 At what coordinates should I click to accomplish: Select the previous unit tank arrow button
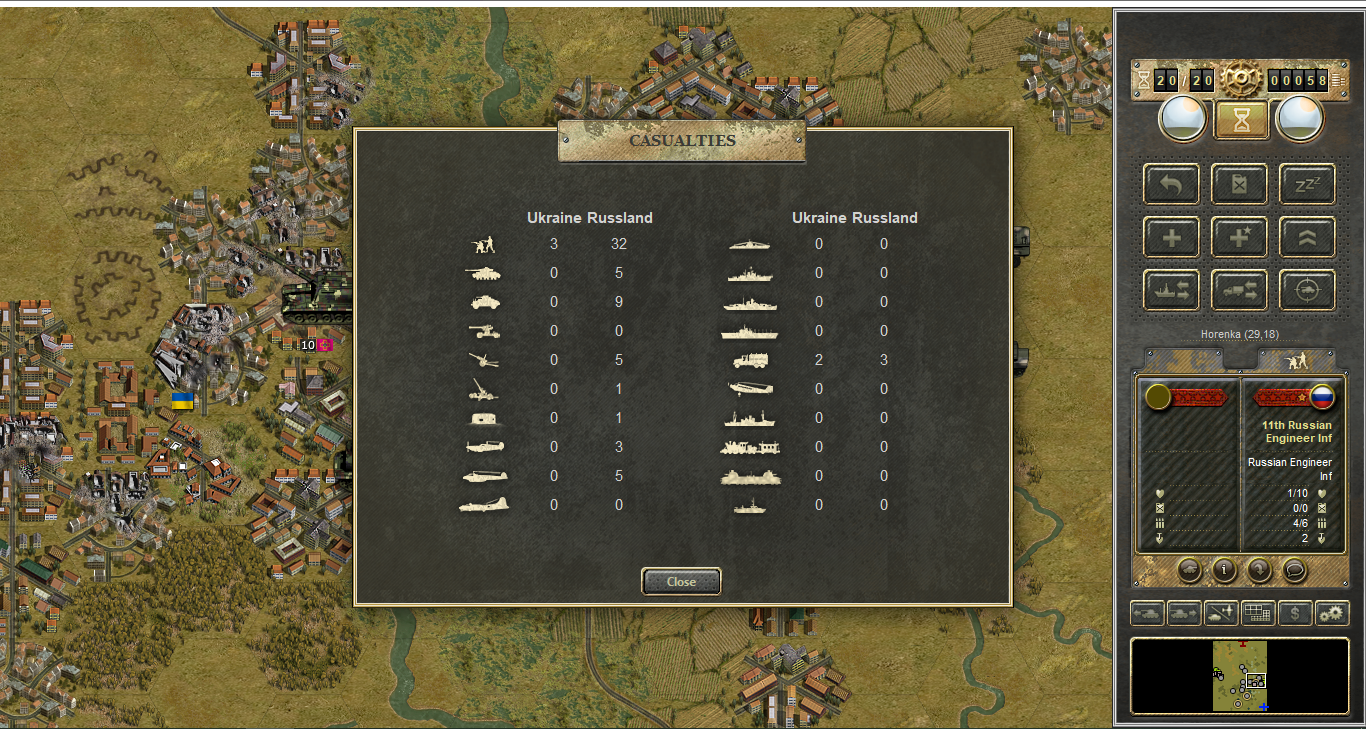point(1147,613)
